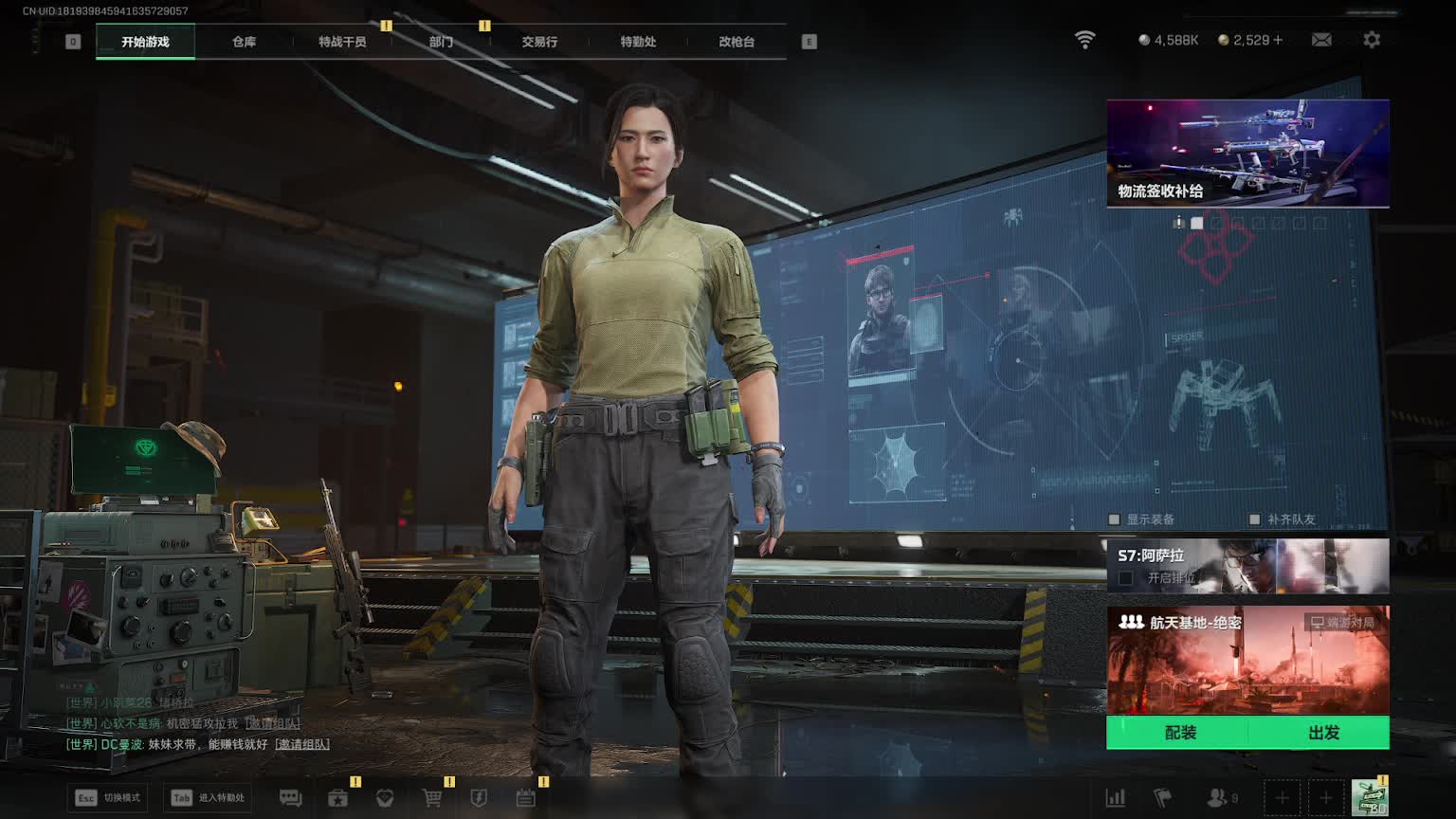Open the calendar events icon
Image resolution: width=1456 pixels, height=819 pixels.
point(526,798)
